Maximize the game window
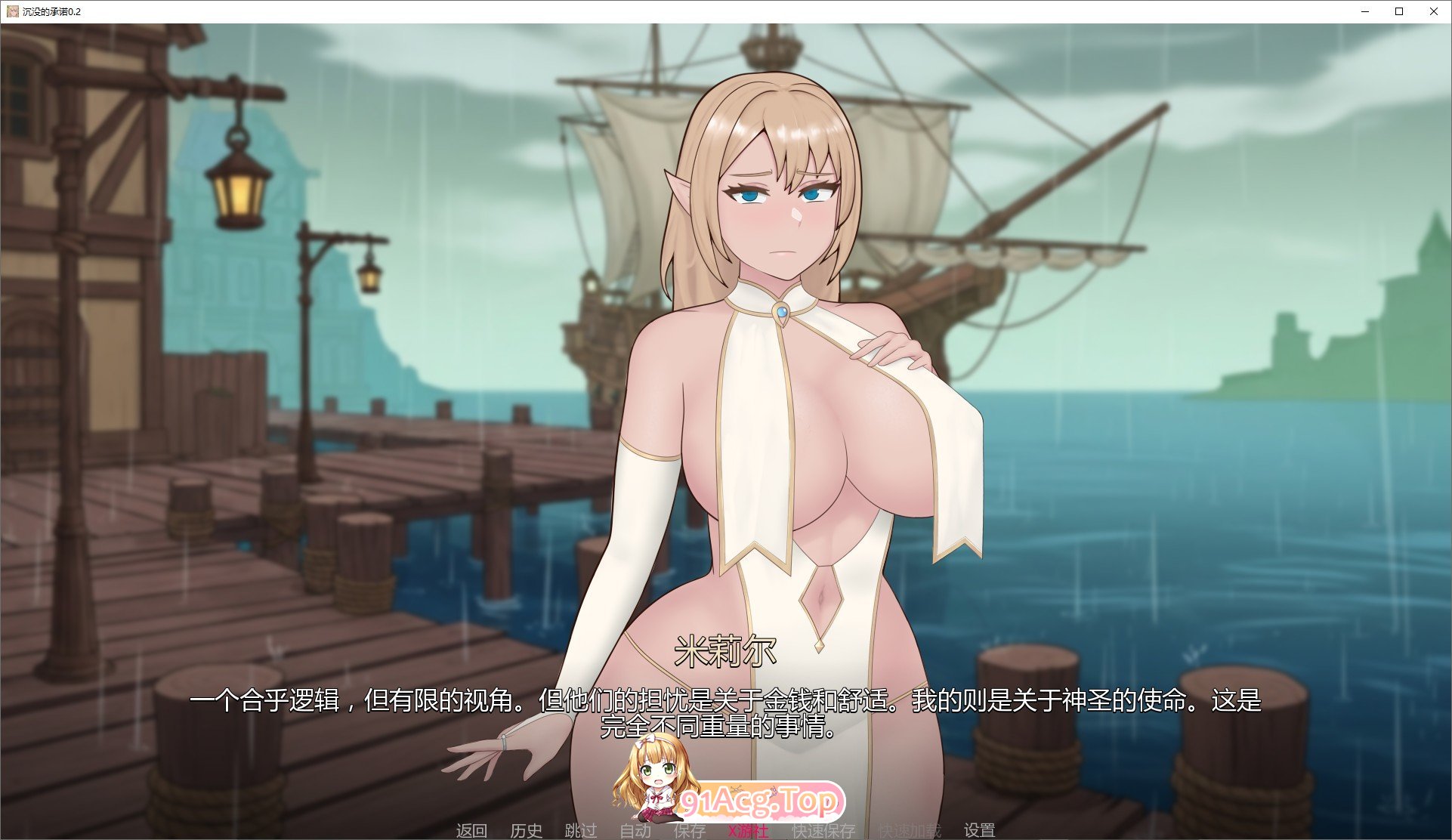The height and width of the screenshot is (840, 1452). tap(1398, 11)
